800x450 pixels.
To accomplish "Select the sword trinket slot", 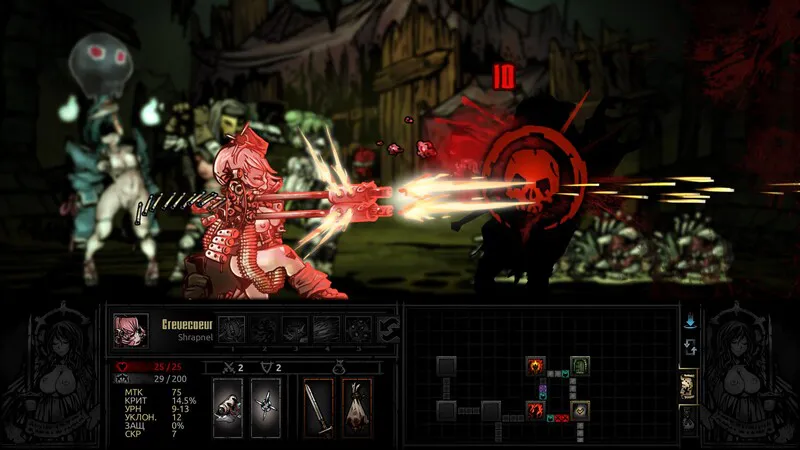I will click(318, 407).
